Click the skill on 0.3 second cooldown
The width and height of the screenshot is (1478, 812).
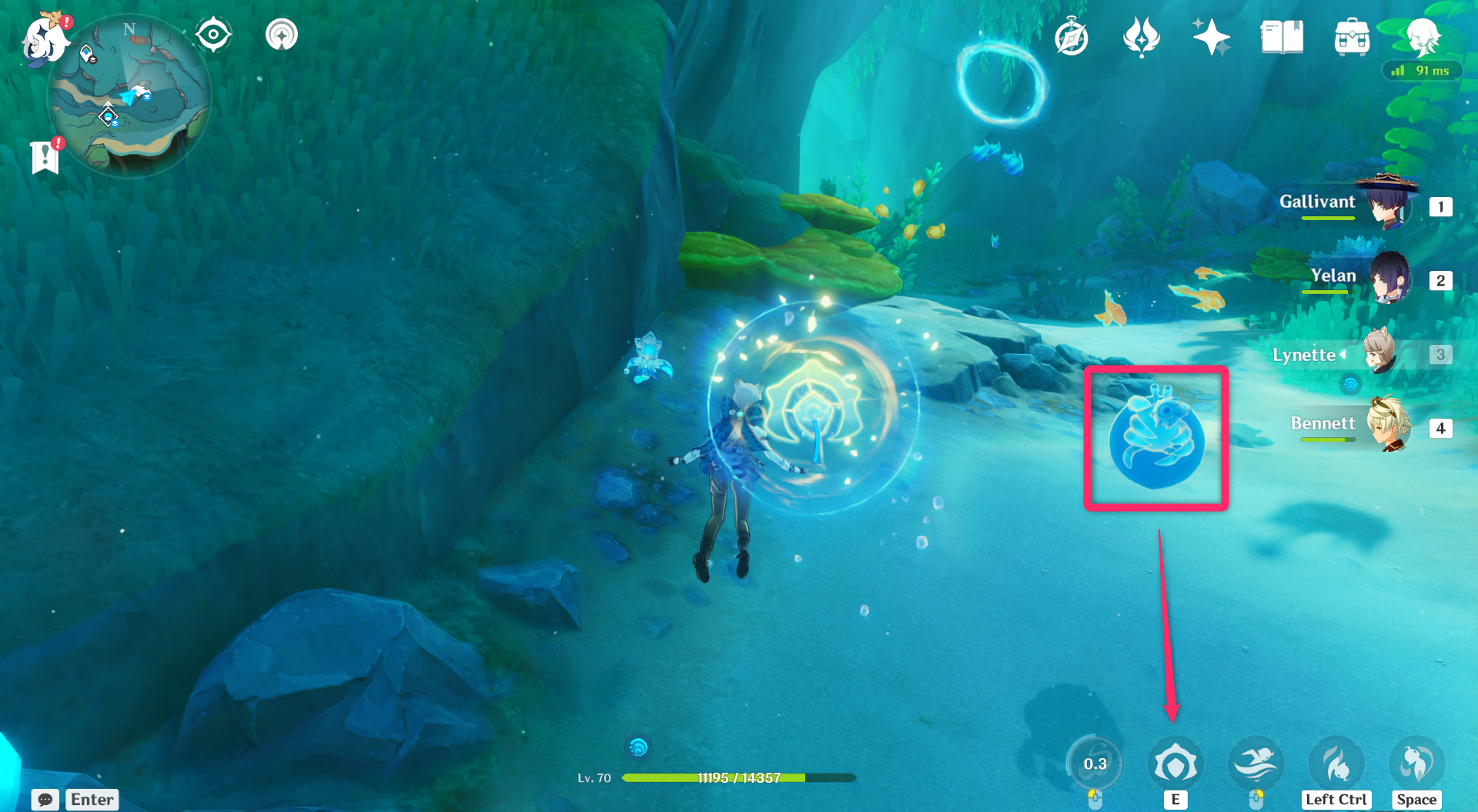pos(1095,762)
